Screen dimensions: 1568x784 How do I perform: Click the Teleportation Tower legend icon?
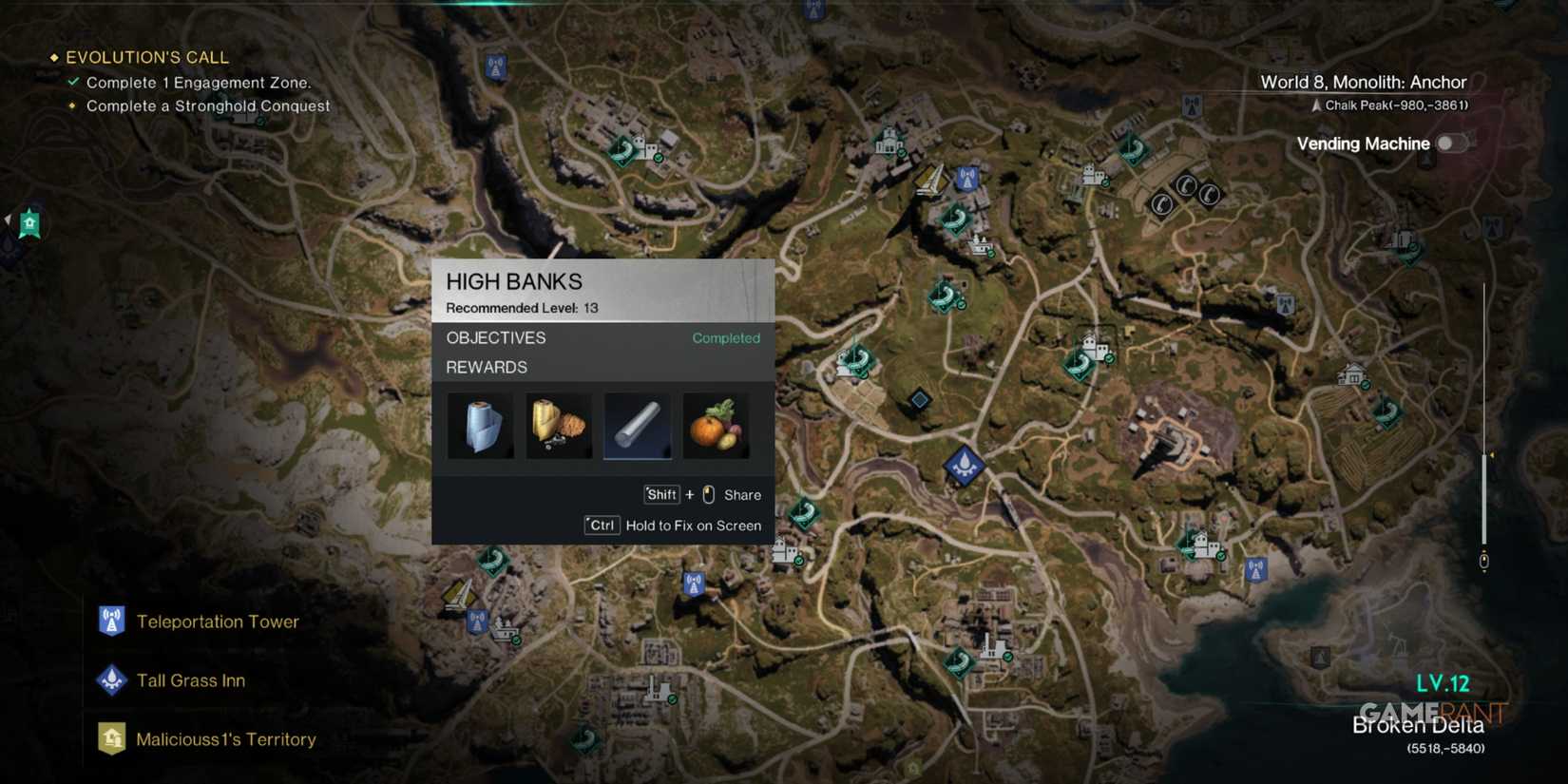pos(111,621)
